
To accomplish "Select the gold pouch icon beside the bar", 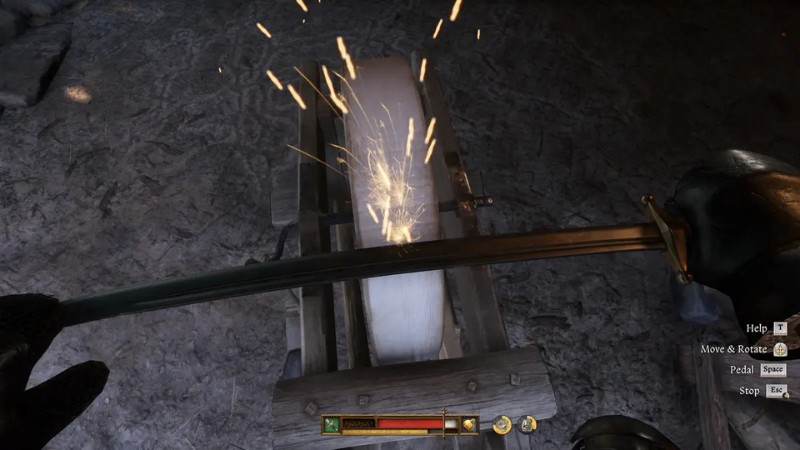I will tap(467, 424).
